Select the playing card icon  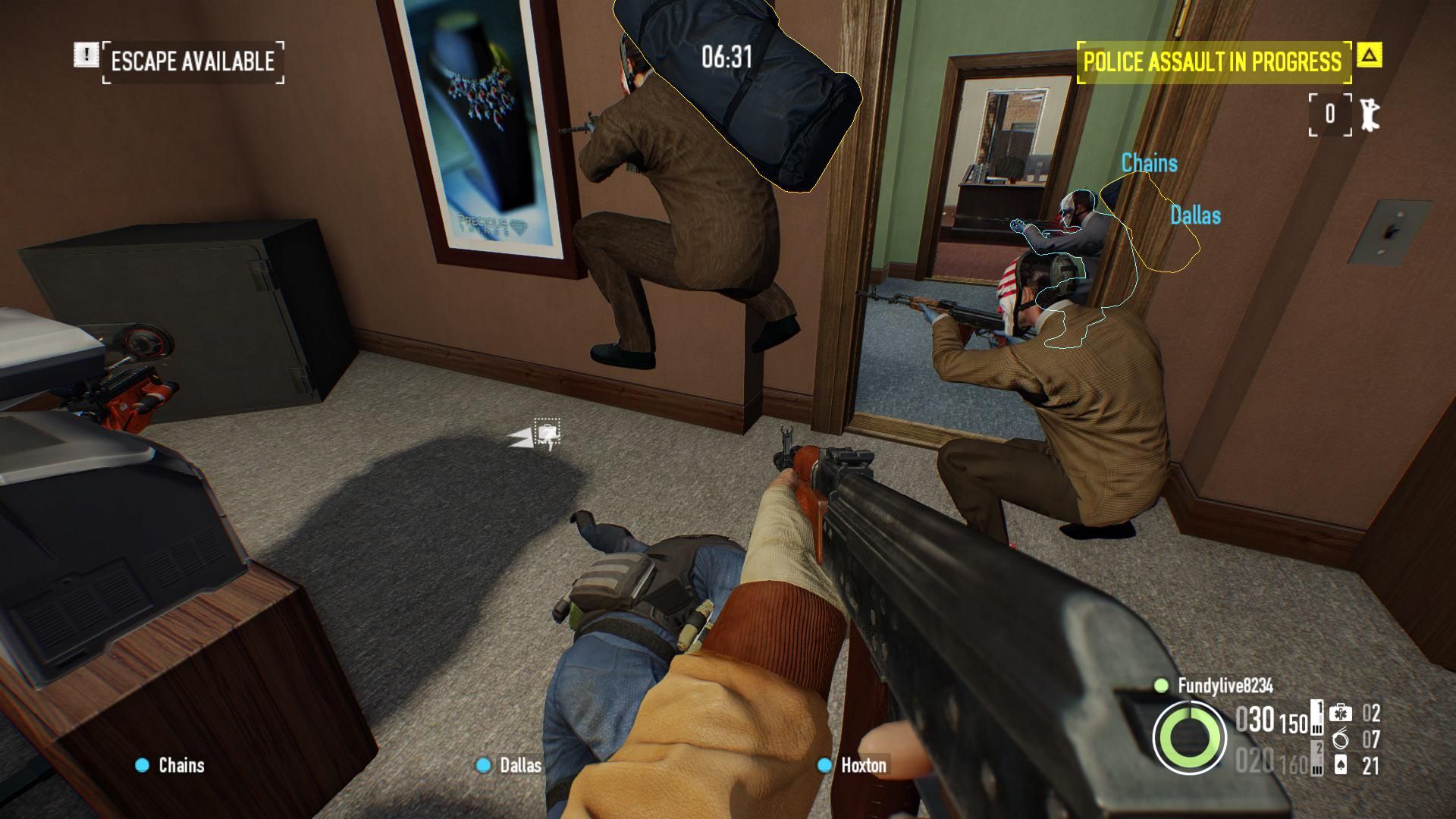(1340, 765)
